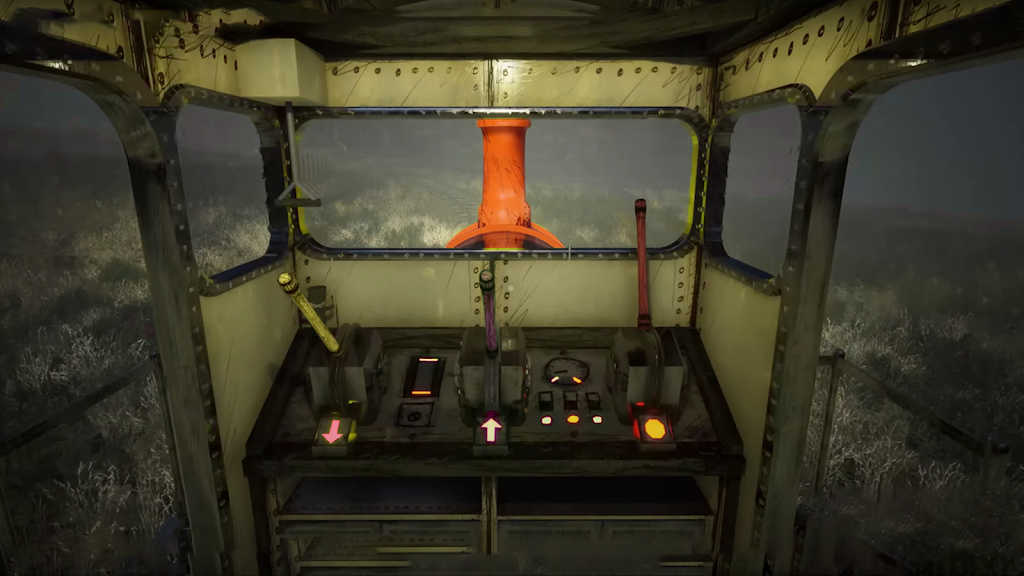Click the white up arrow indicator
1024x576 pixels.
pyautogui.click(x=491, y=430)
